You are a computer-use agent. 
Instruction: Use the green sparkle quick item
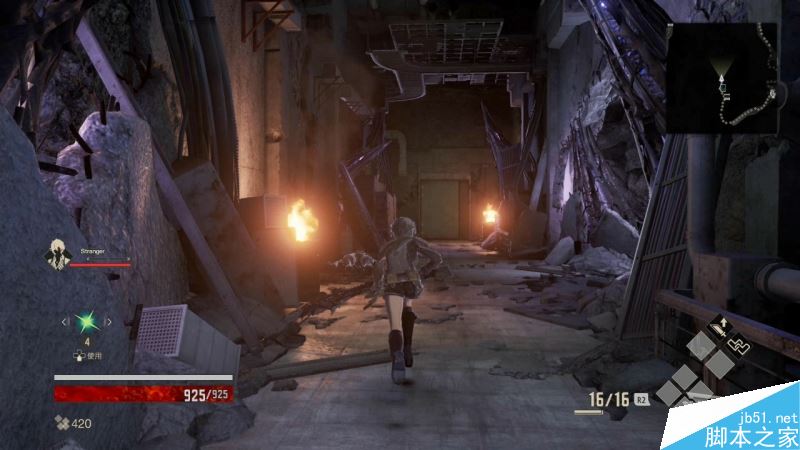pyautogui.click(x=87, y=321)
